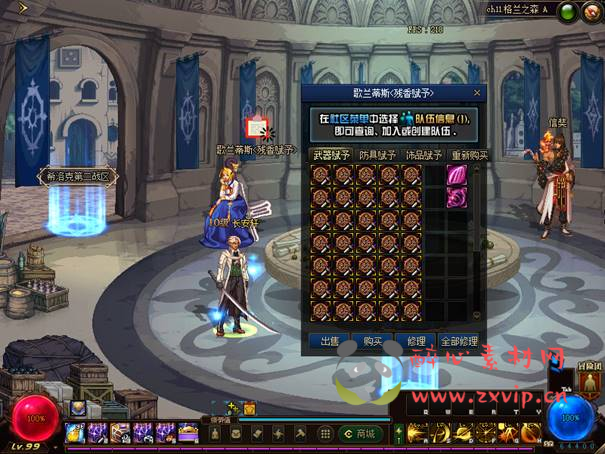Choose the 购买 buy button
Image resolution: width=605 pixels, height=454 pixels.
pyautogui.click(x=372, y=341)
